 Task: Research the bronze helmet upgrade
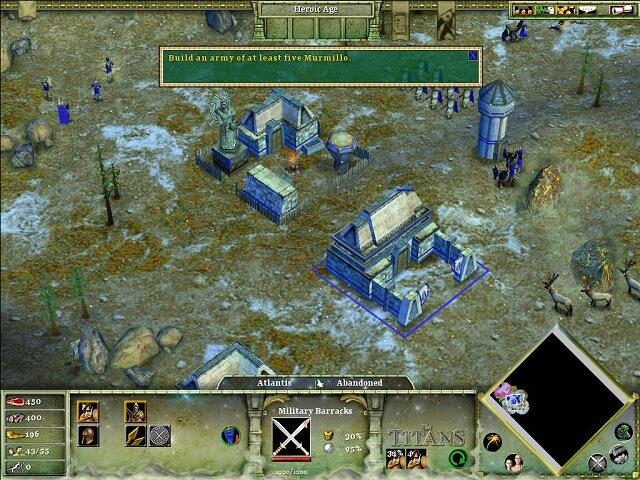(88, 435)
